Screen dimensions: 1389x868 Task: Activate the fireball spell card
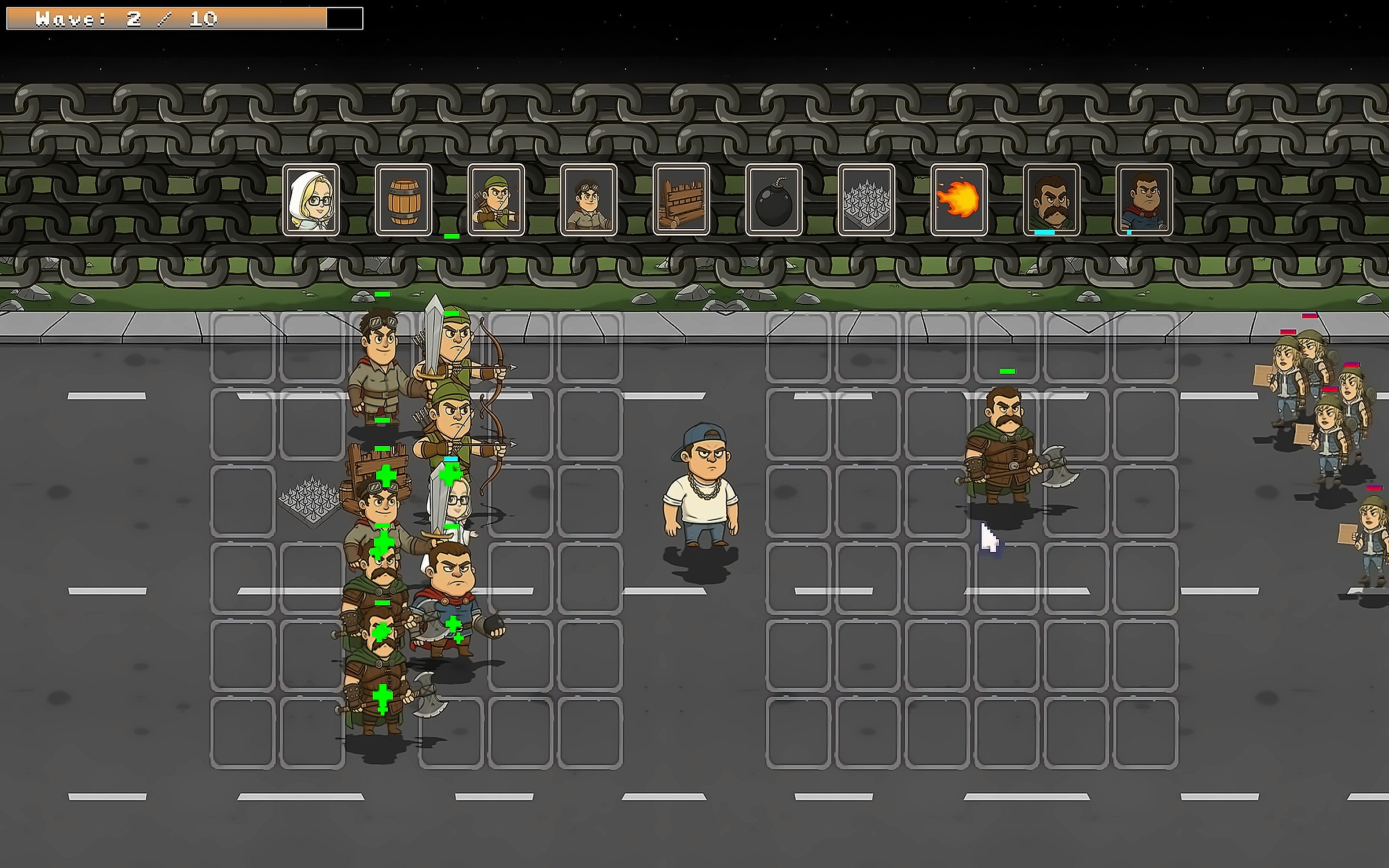[x=959, y=200]
